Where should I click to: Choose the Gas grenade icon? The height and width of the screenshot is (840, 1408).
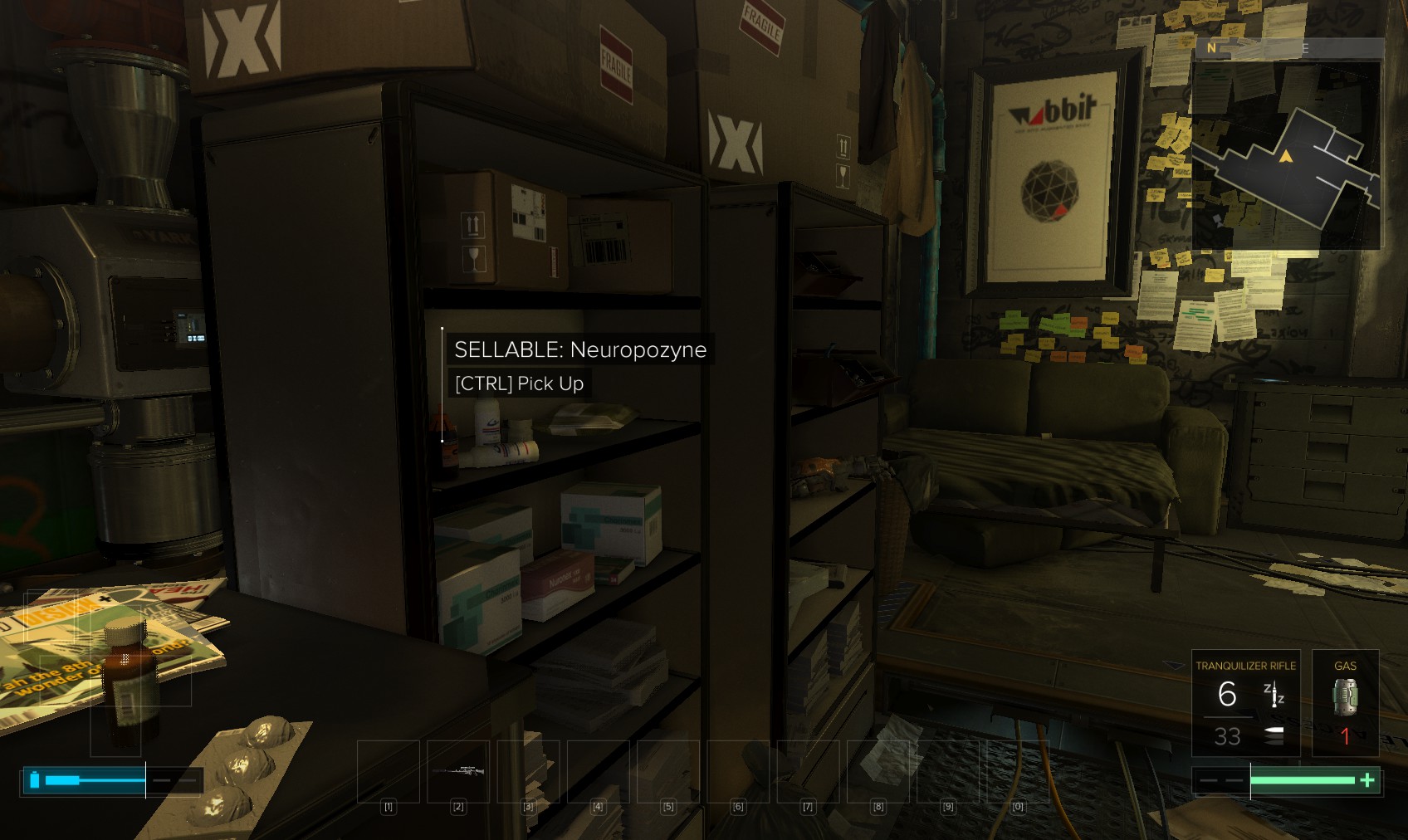pyautogui.click(x=1345, y=696)
